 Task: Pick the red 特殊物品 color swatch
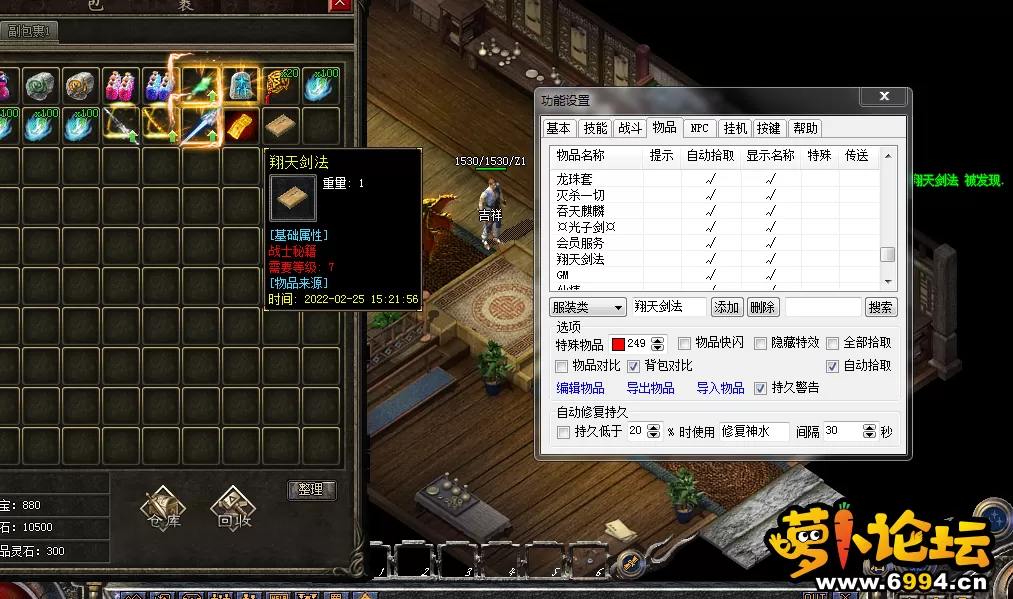pos(617,344)
